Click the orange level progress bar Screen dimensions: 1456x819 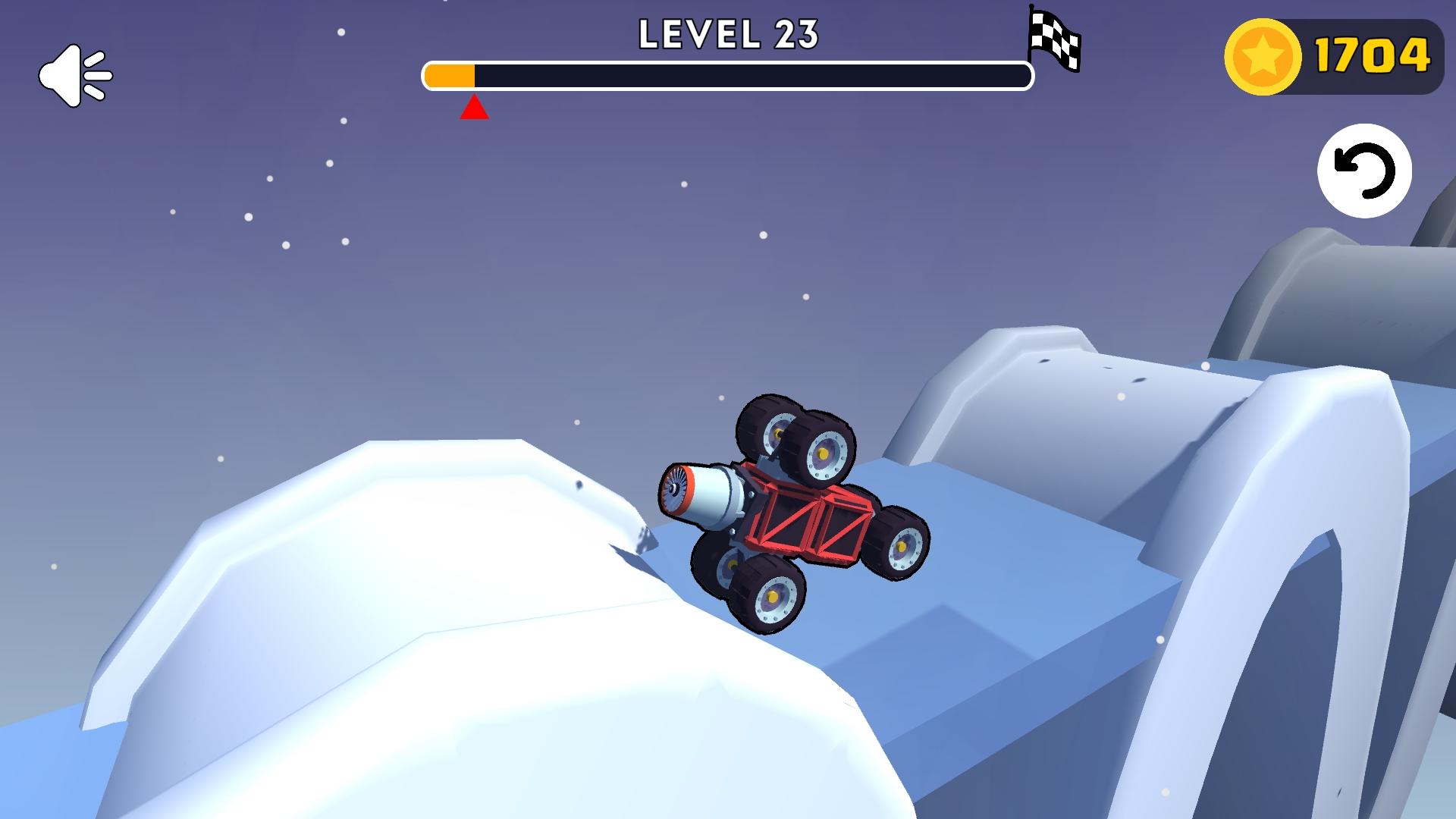click(x=451, y=74)
